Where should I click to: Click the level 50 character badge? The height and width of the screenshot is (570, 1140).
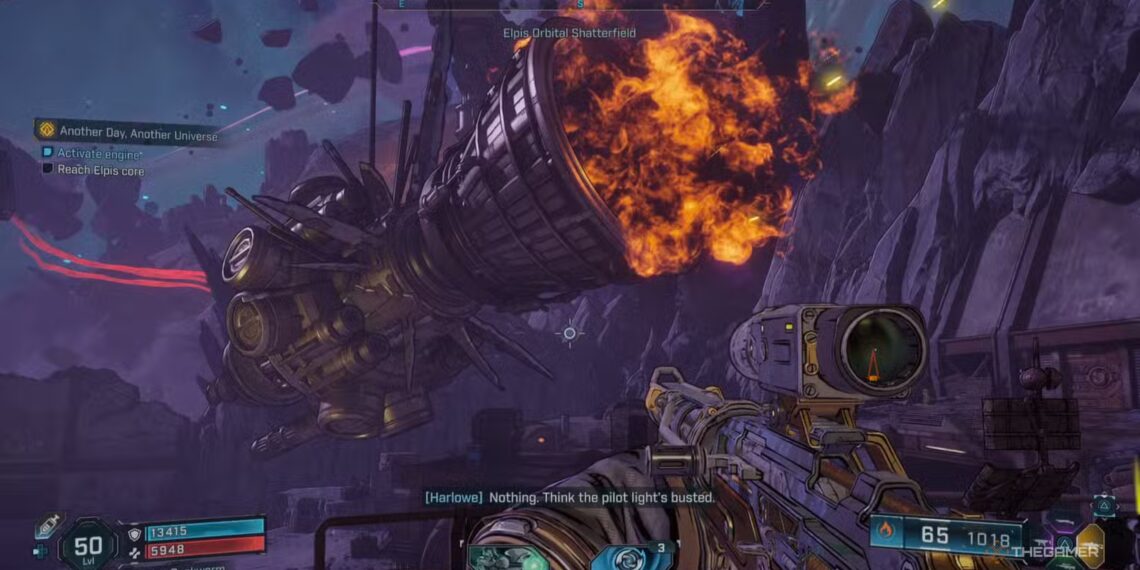click(x=88, y=545)
